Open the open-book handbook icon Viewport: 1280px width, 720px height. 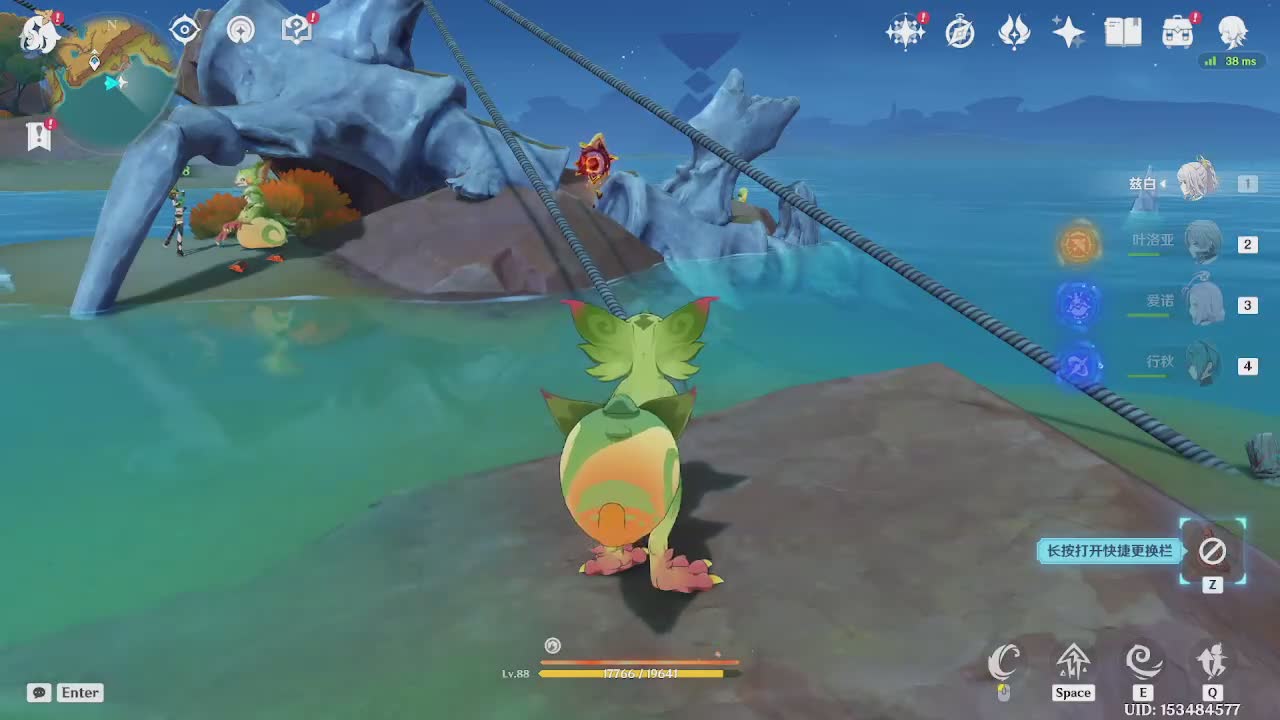(1123, 33)
